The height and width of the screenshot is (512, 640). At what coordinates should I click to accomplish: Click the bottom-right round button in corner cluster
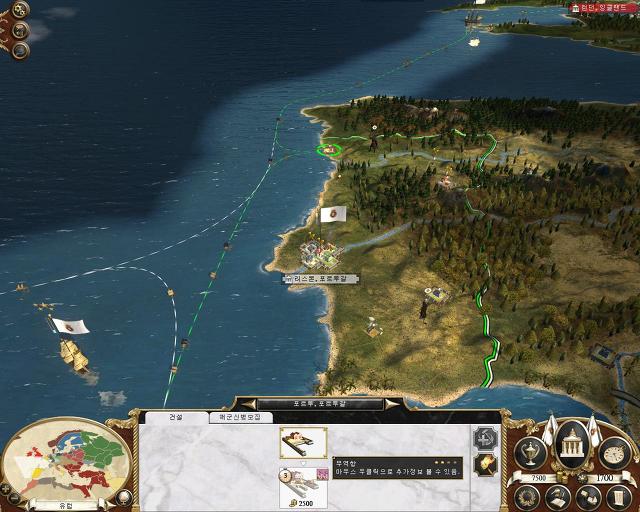(x=617, y=496)
